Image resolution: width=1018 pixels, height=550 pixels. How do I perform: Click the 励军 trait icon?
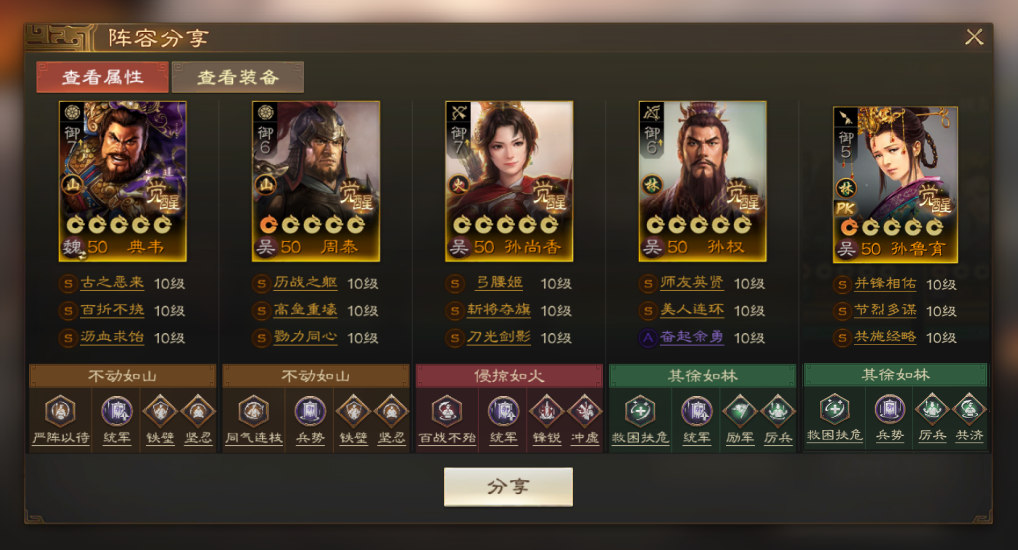pyautogui.click(x=740, y=411)
